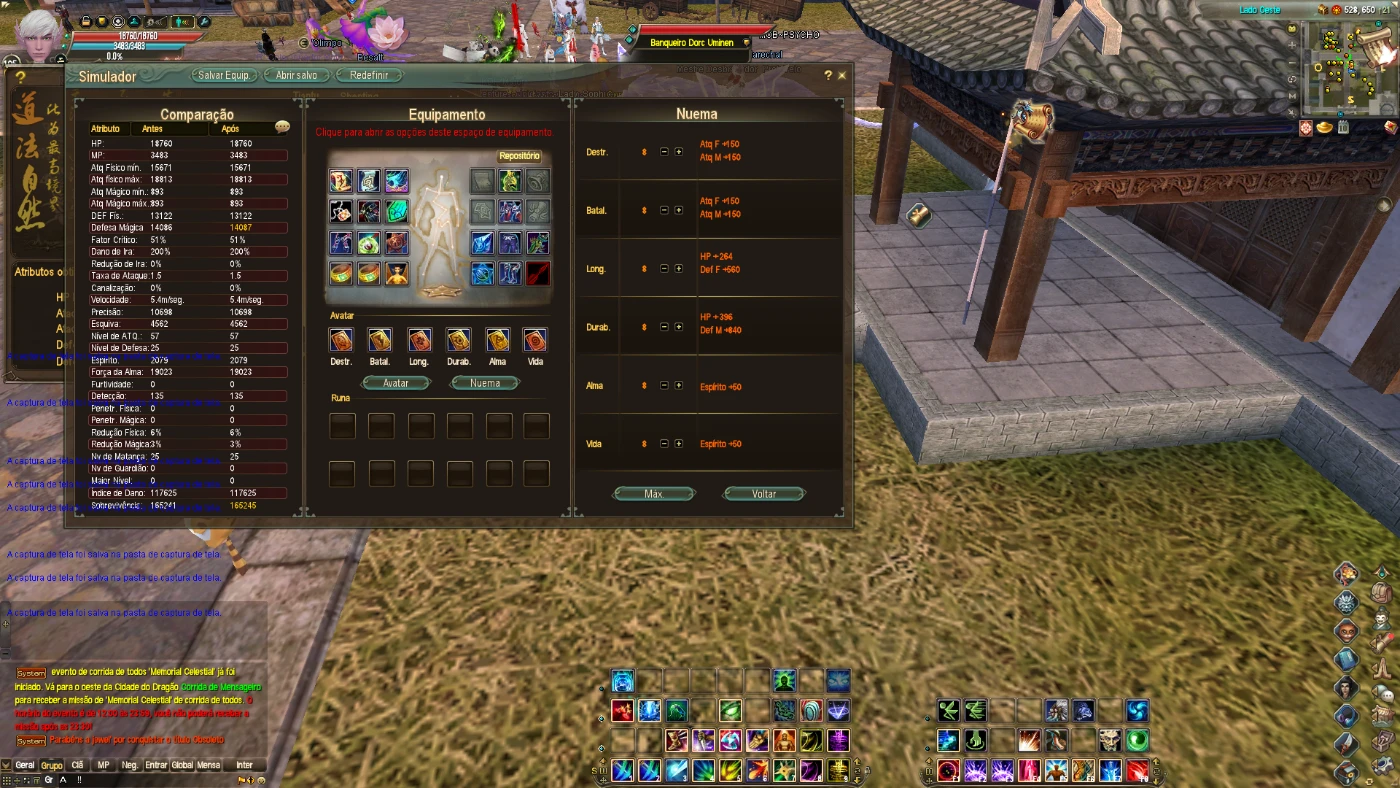The height and width of the screenshot is (788, 1400).
Task: Select the Vida avatar card
Action: click(x=537, y=340)
